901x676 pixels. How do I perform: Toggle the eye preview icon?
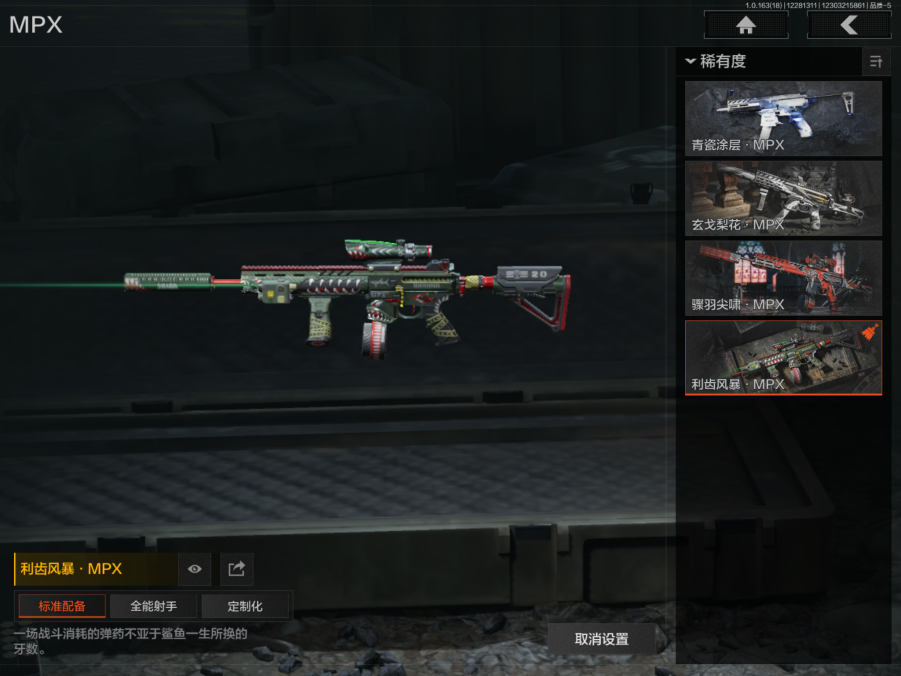pyautogui.click(x=194, y=569)
